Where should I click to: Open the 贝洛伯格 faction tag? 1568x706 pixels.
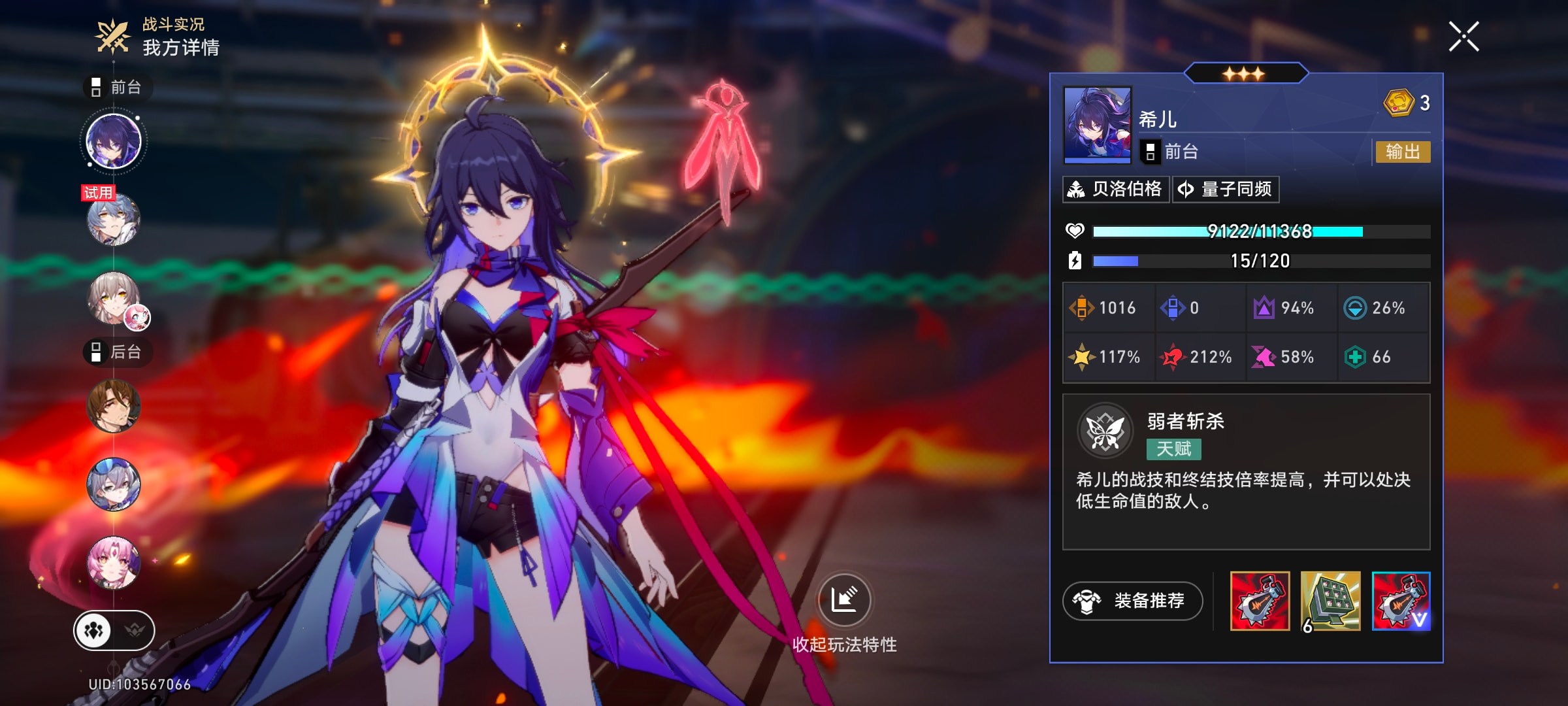tap(1116, 190)
